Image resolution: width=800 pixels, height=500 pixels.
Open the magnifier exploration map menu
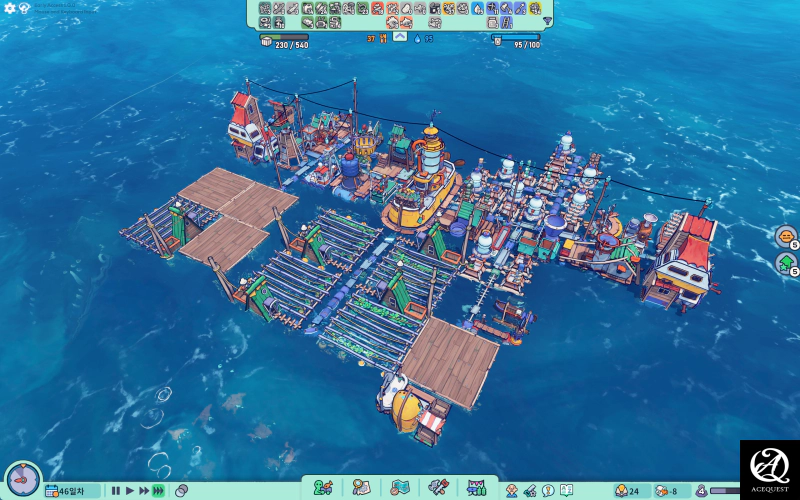click(361, 488)
